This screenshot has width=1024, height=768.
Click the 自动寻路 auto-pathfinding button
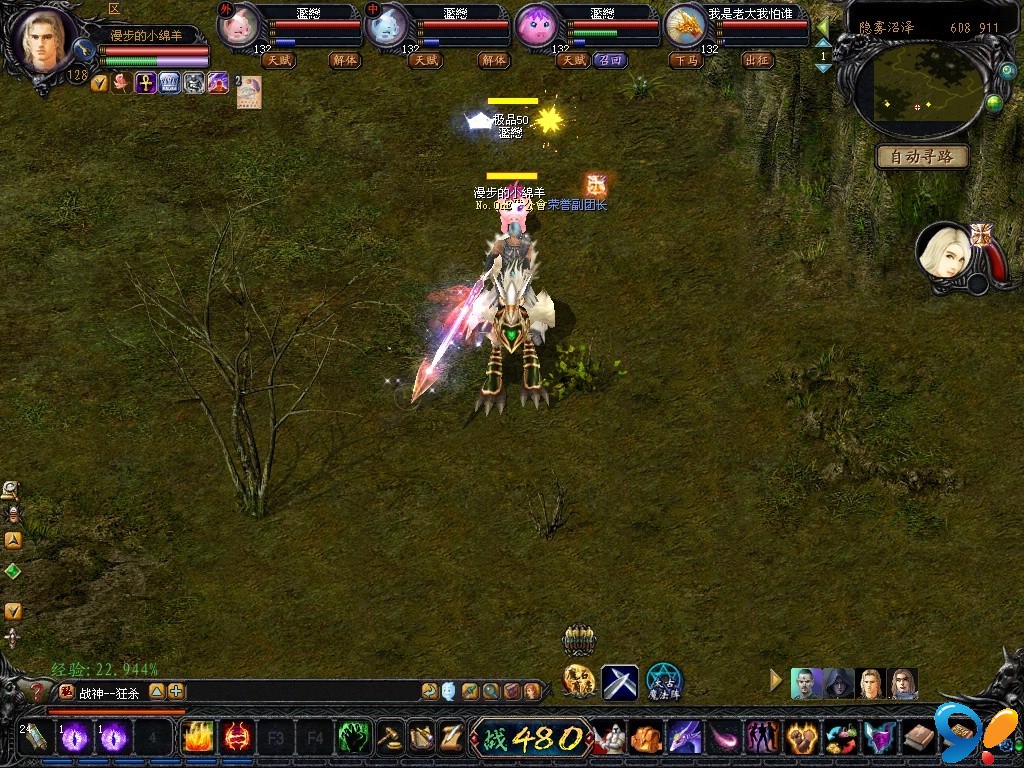coord(922,157)
